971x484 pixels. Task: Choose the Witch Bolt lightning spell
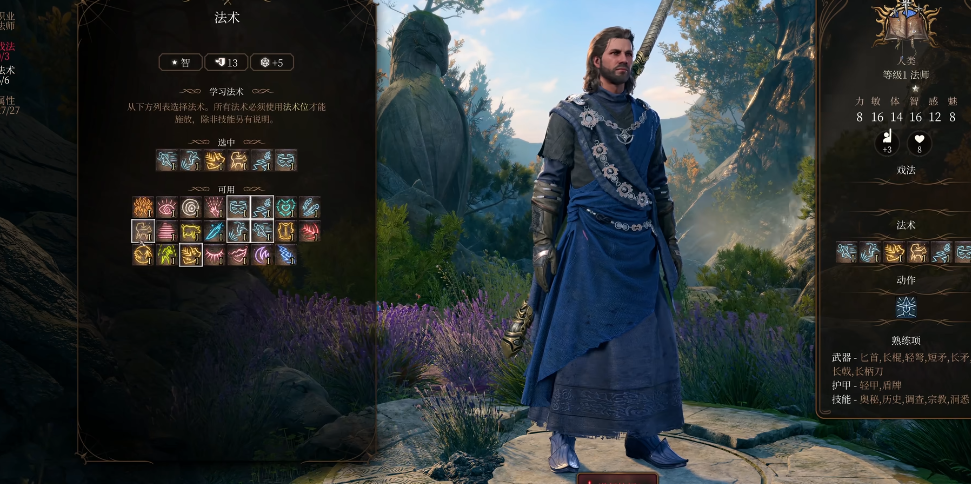click(x=286, y=255)
